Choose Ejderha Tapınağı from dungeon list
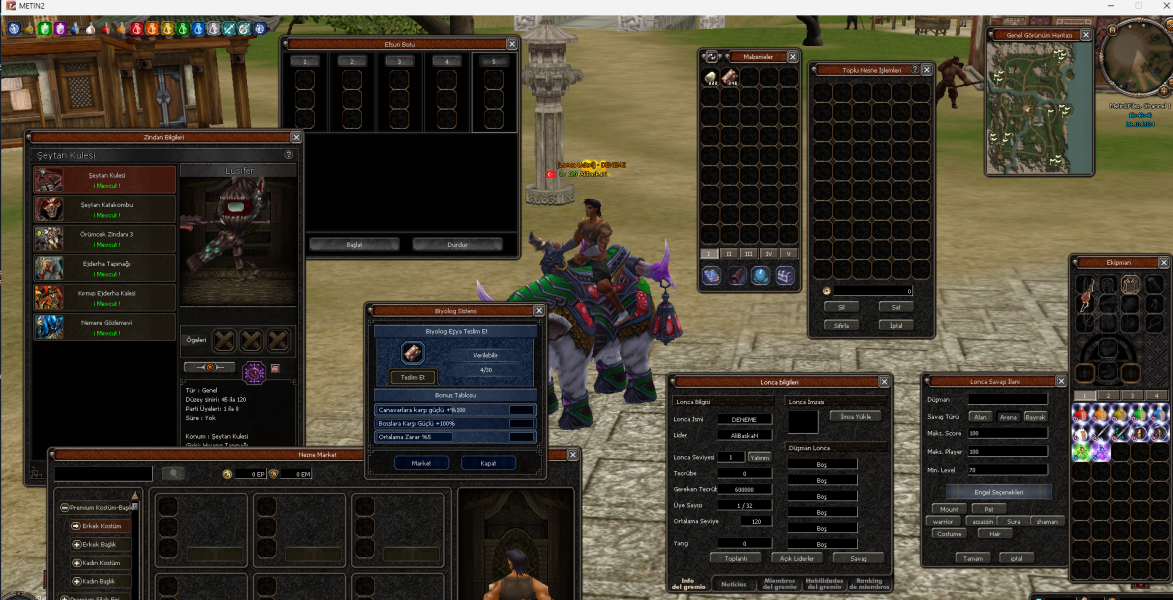This screenshot has height=600, width=1173. coord(105,267)
